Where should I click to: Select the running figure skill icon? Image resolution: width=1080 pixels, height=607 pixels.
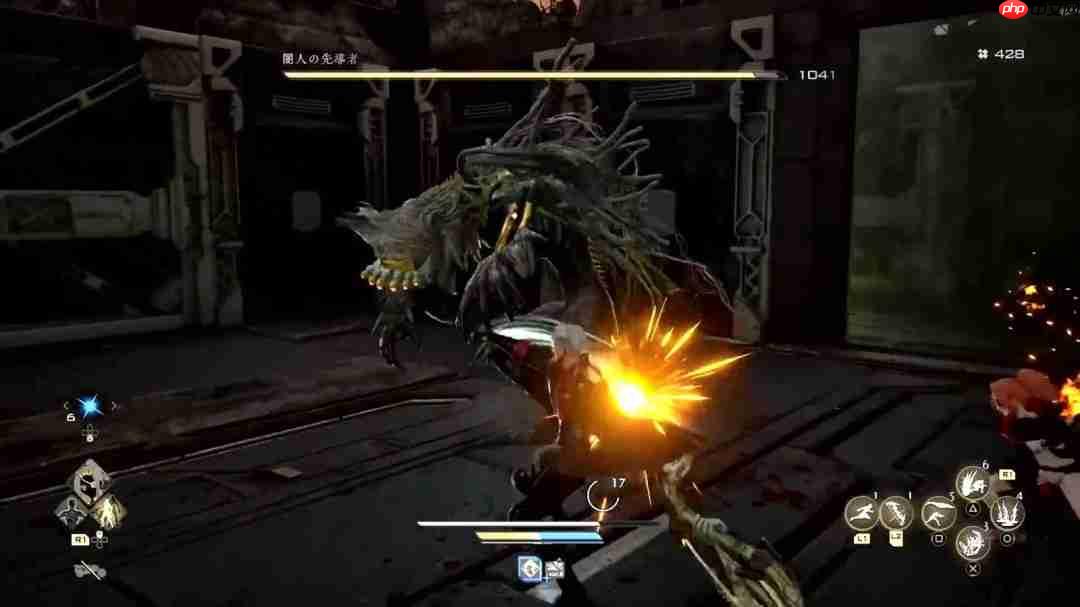861,513
